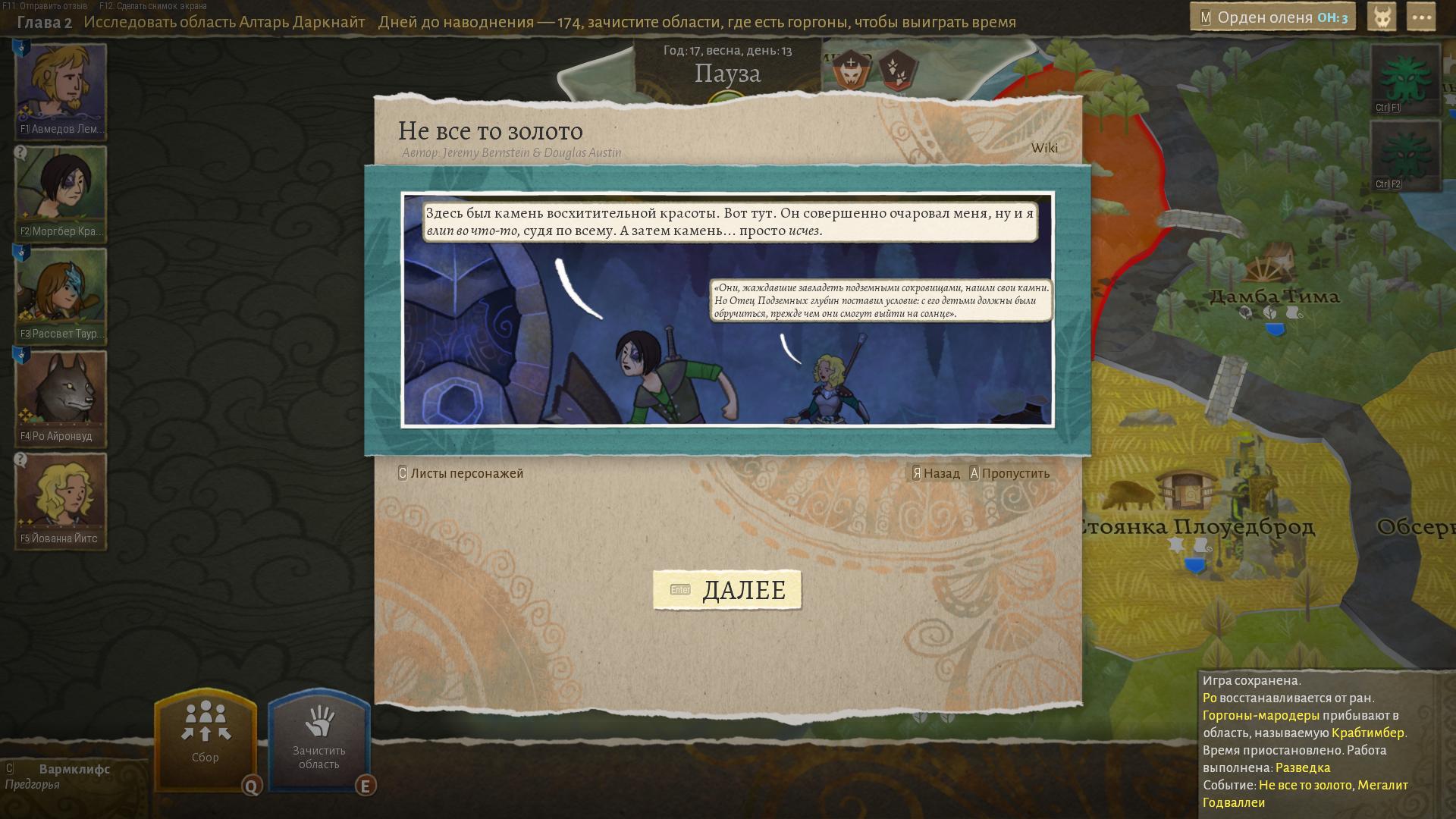Click the Пауза time control banner
The width and height of the screenshot is (1456, 819).
point(727,74)
